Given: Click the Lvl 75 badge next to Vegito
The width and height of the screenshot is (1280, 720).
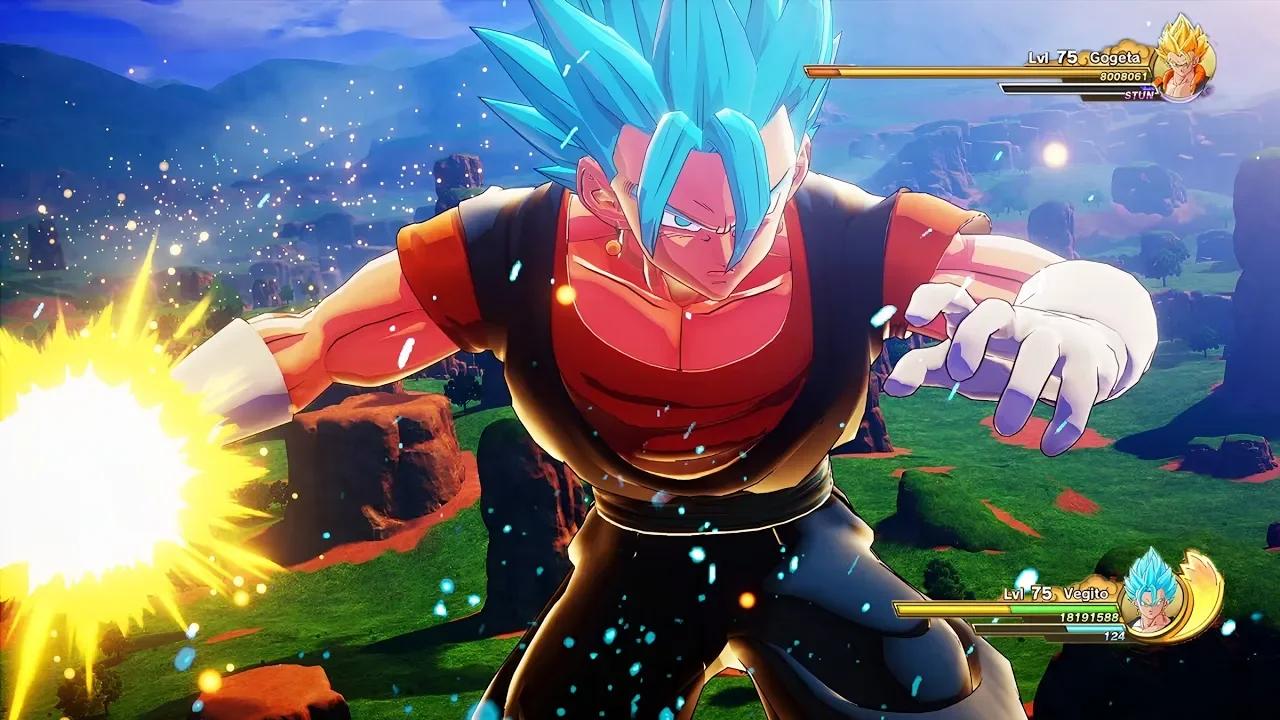Looking at the screenshot, I should click(1027, 593).
